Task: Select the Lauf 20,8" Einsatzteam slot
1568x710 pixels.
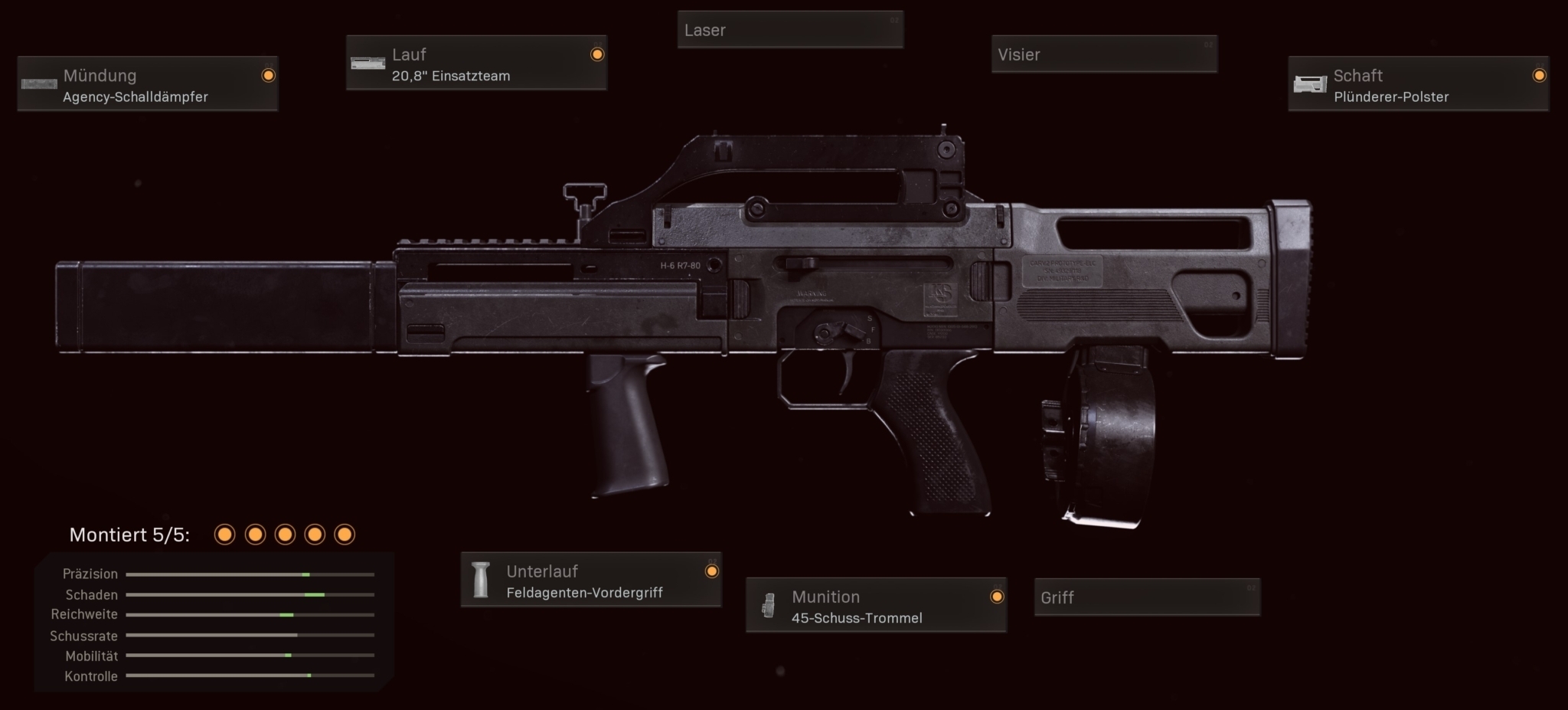Action: [476, 64]
